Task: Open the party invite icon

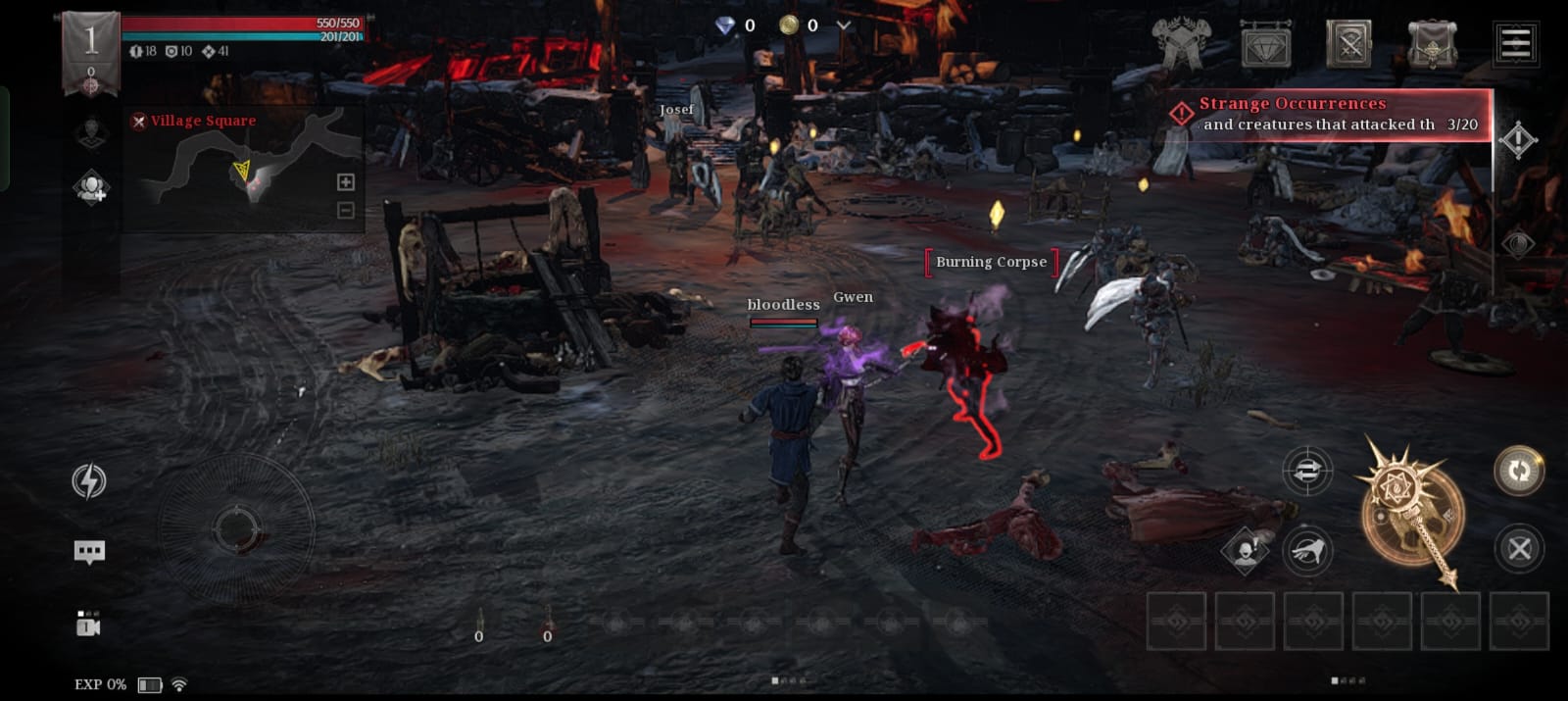Action: pyautogui.click(x=91, y=186)
